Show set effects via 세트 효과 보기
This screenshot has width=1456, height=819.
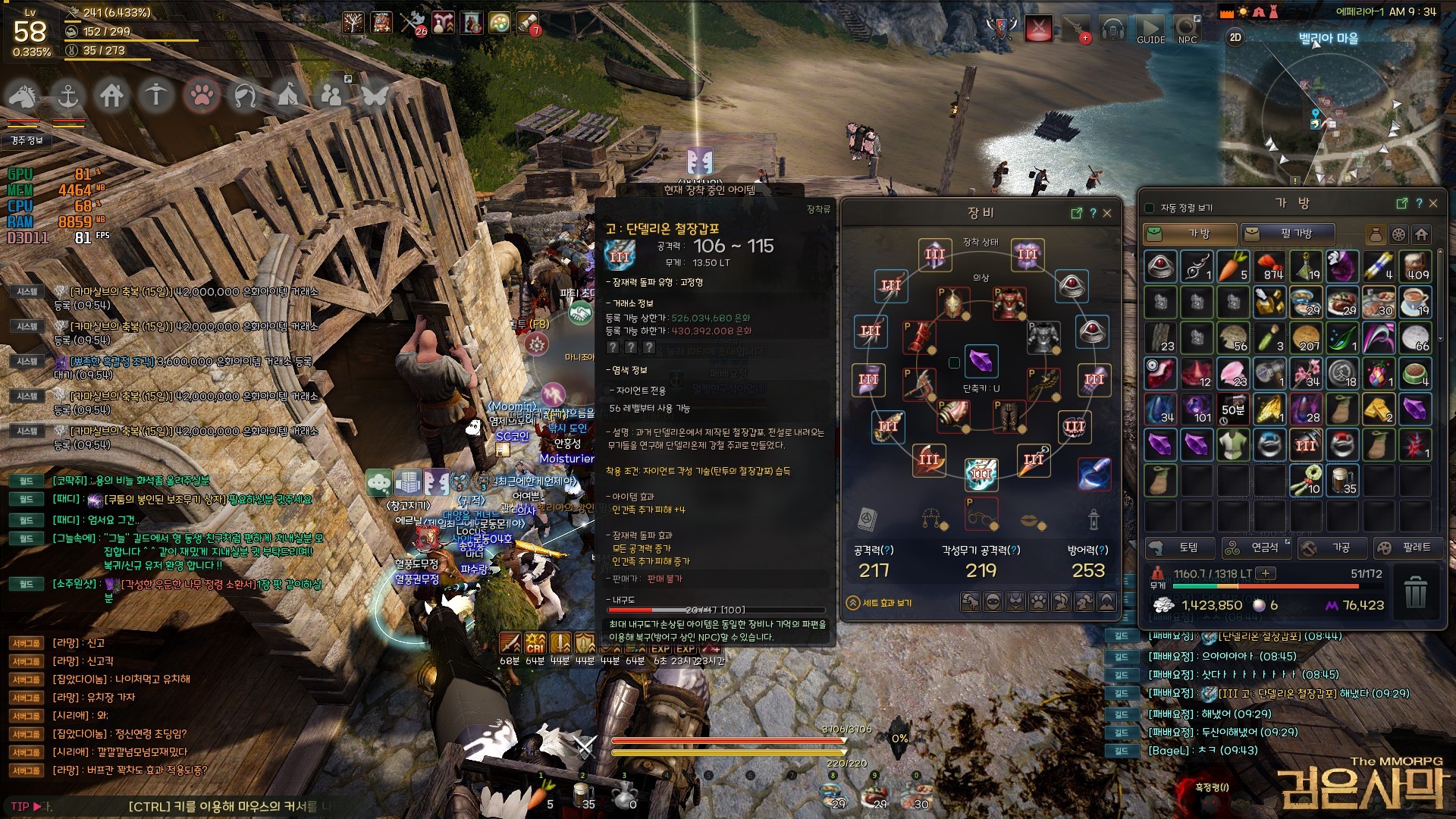tap(880, 603)
